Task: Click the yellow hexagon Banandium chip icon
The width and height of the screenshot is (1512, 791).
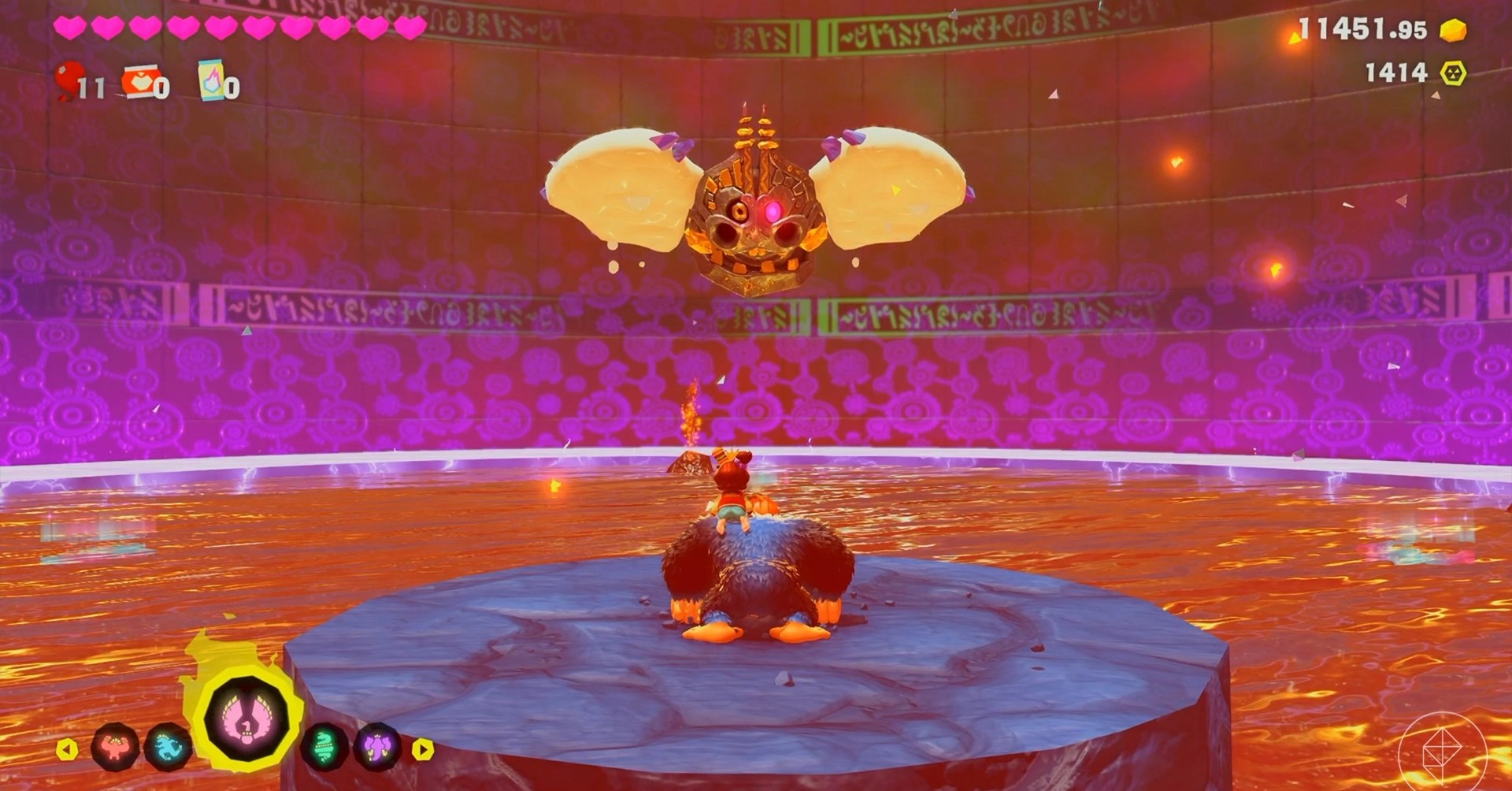Action: click(x=1455, y=73)
